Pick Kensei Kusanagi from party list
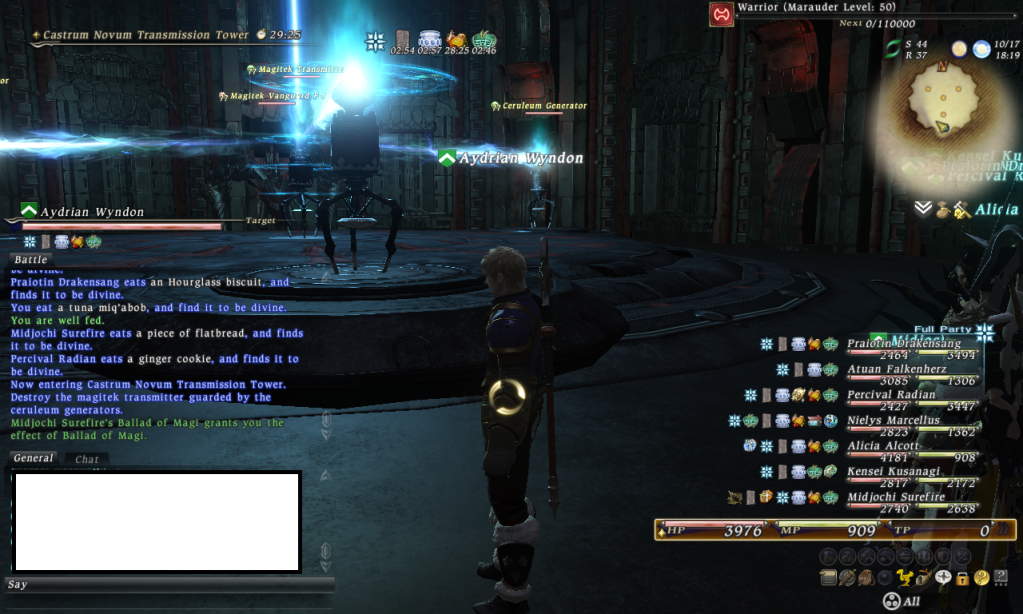This screenshot has height=614, width=1023. (x=893, y=471)
